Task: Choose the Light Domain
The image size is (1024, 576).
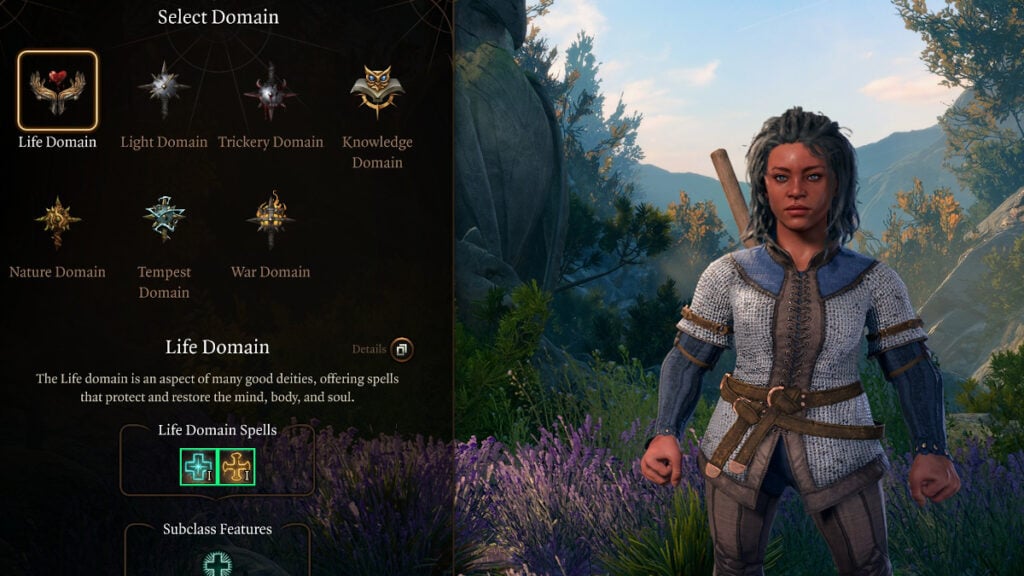Action: click(164, 91)
